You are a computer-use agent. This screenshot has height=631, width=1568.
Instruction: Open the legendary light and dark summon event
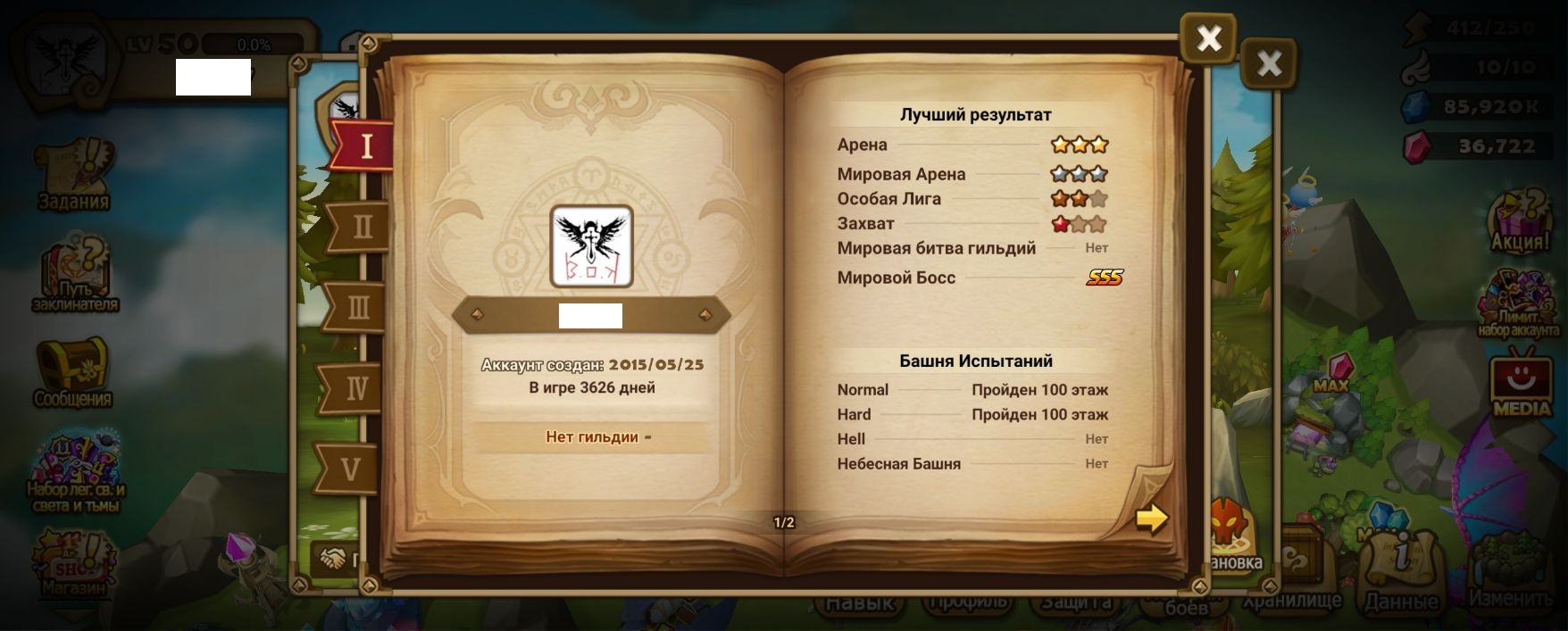click(x=75, y=471)
